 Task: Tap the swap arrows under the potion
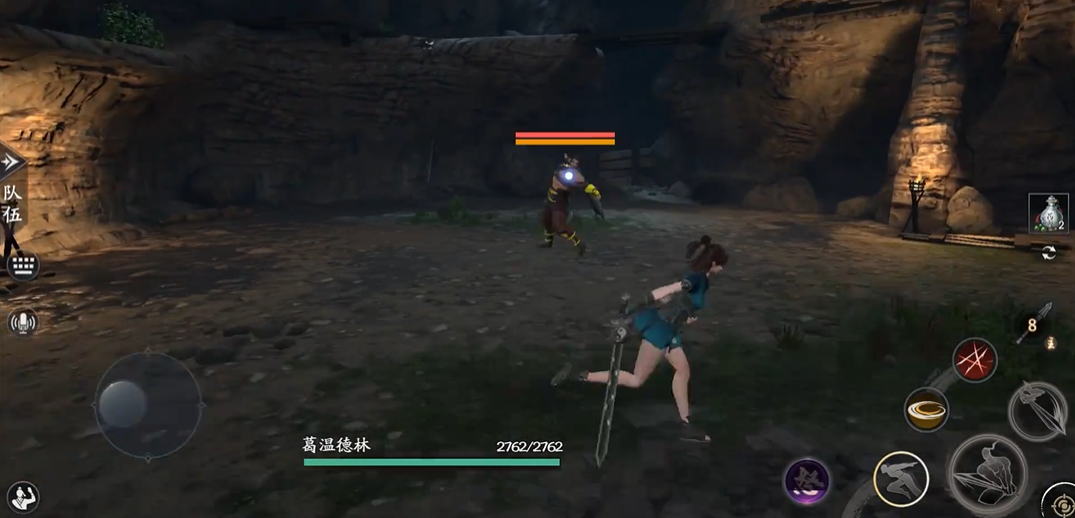1049,253
